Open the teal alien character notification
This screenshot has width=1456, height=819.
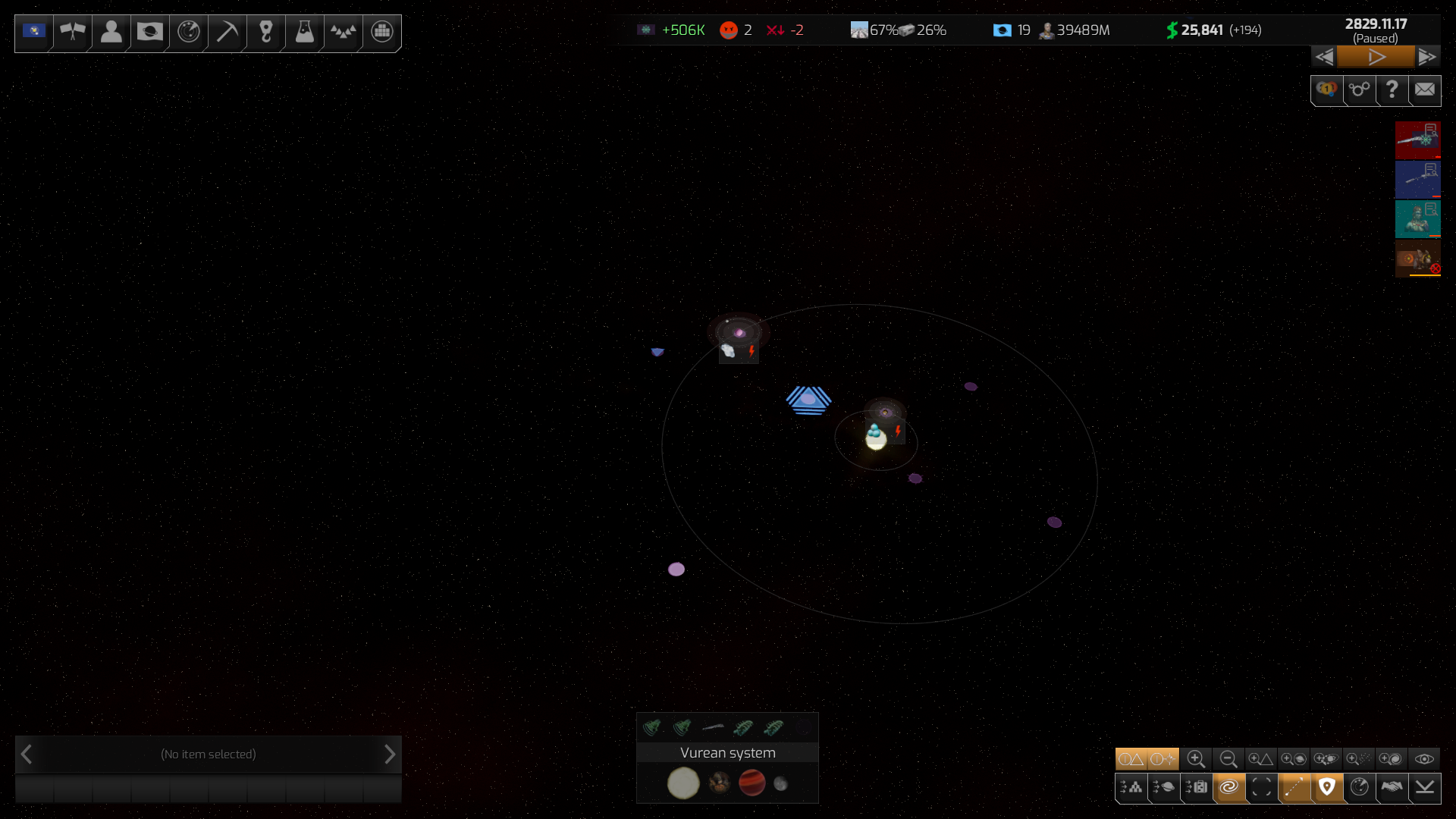tap(1417, 218)
